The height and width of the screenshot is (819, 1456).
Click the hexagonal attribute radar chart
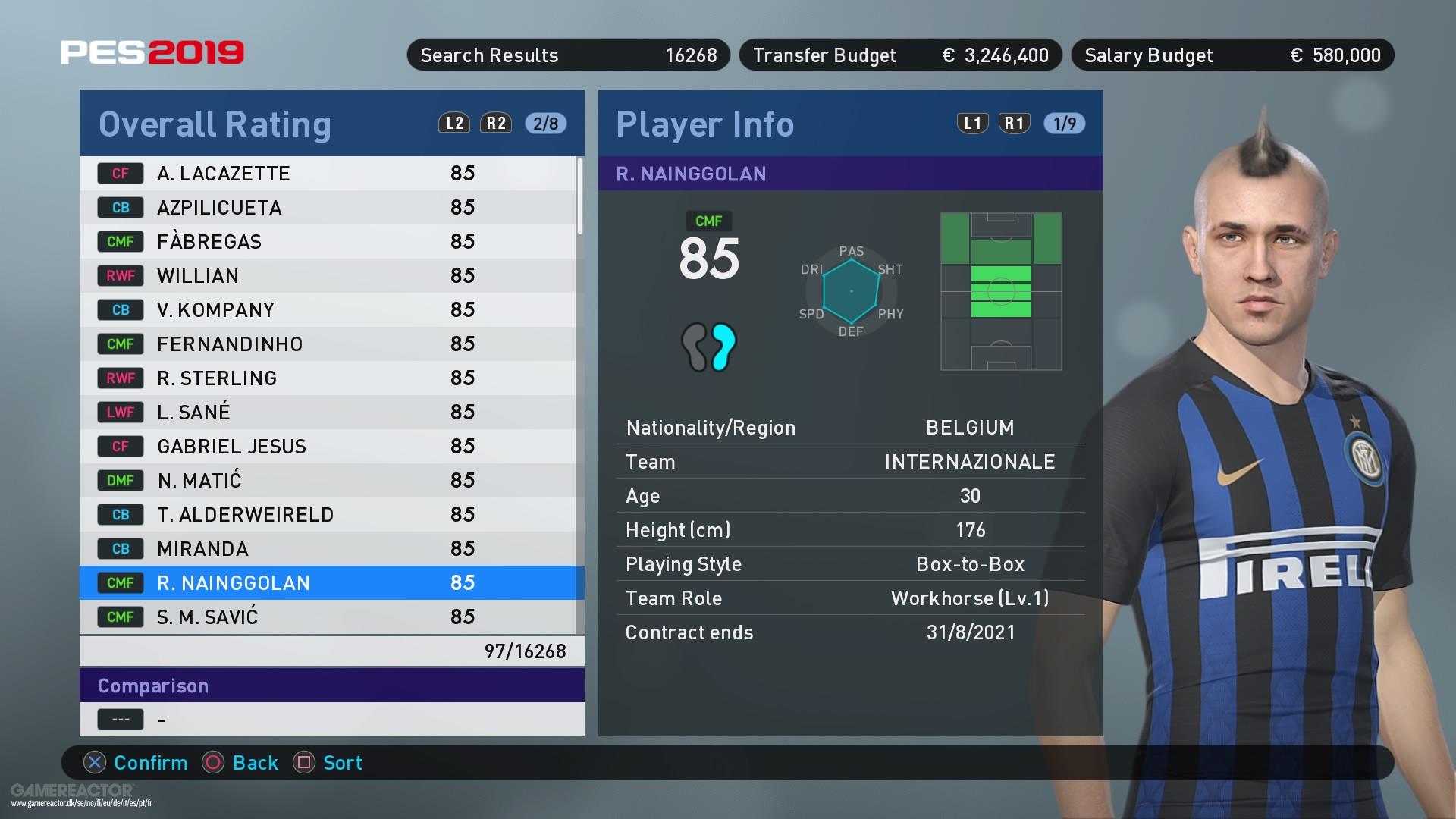[x=851, y=290]
